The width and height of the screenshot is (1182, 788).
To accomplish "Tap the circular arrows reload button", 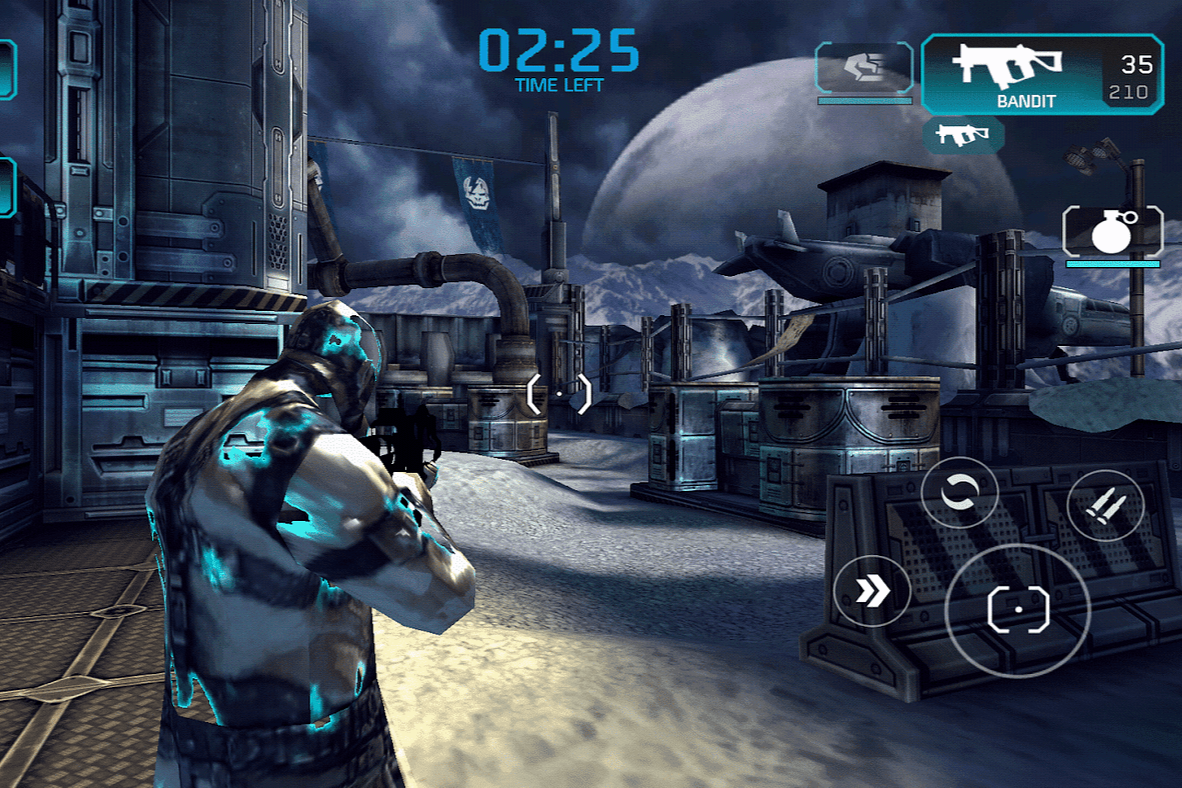I will pyautogui.click(x=959, y=492).
